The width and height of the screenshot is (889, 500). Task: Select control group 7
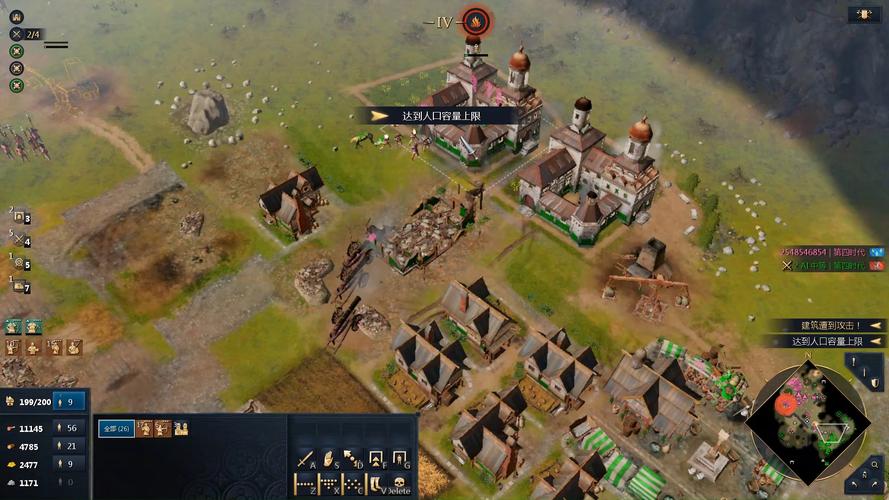coord(20,287)
